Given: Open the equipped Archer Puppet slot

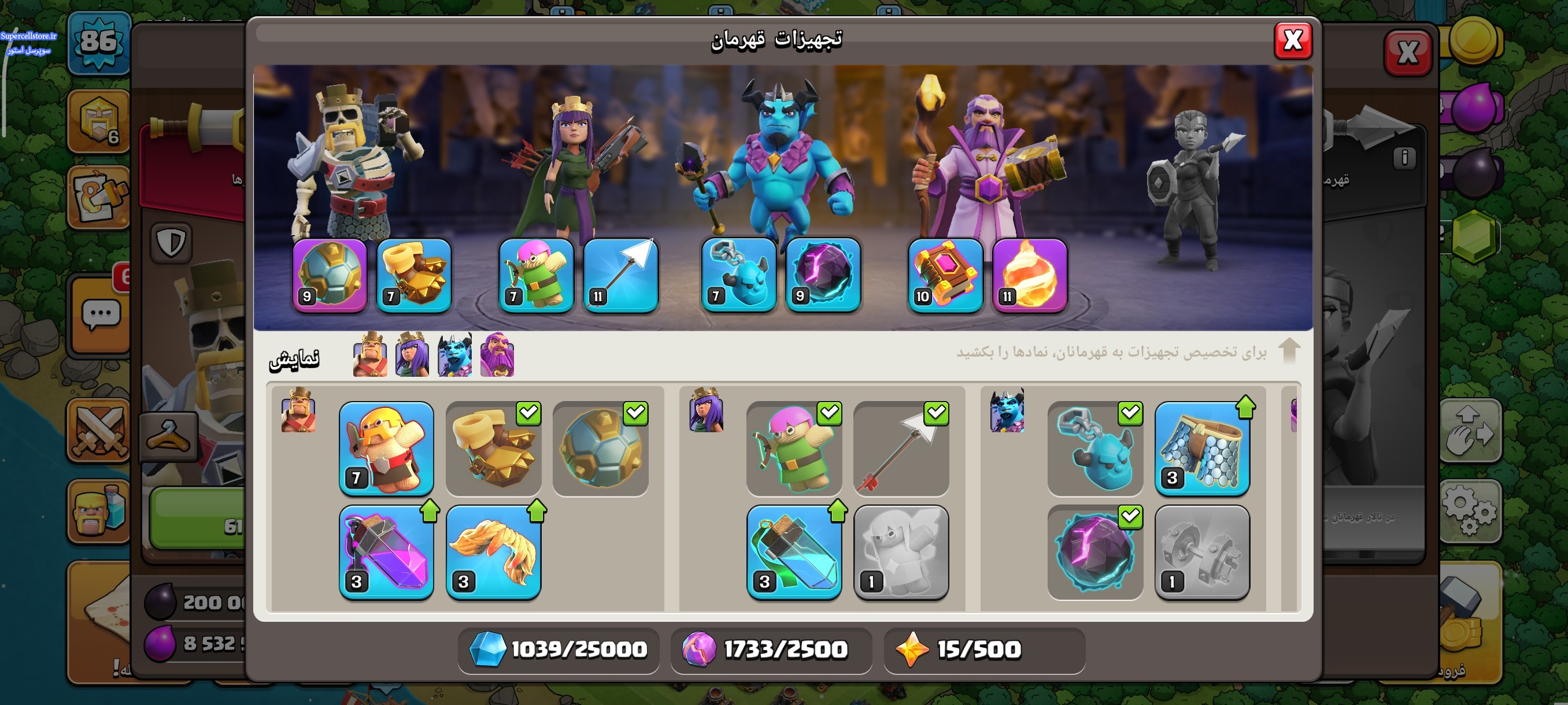Looking at the screenshot, I should 535,276.
